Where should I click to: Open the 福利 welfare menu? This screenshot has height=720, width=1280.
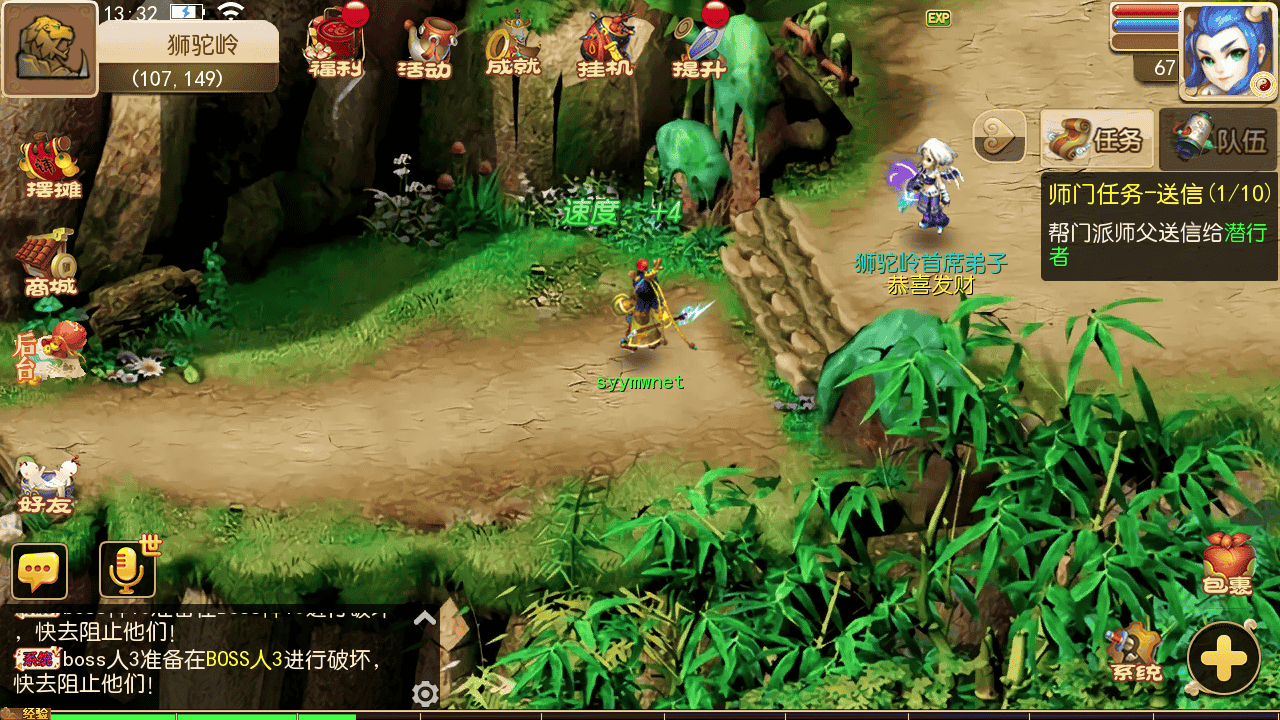[336, 46]
